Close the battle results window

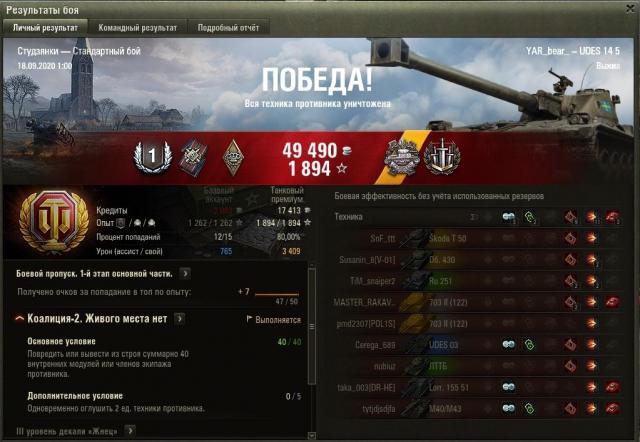[629, 9]
